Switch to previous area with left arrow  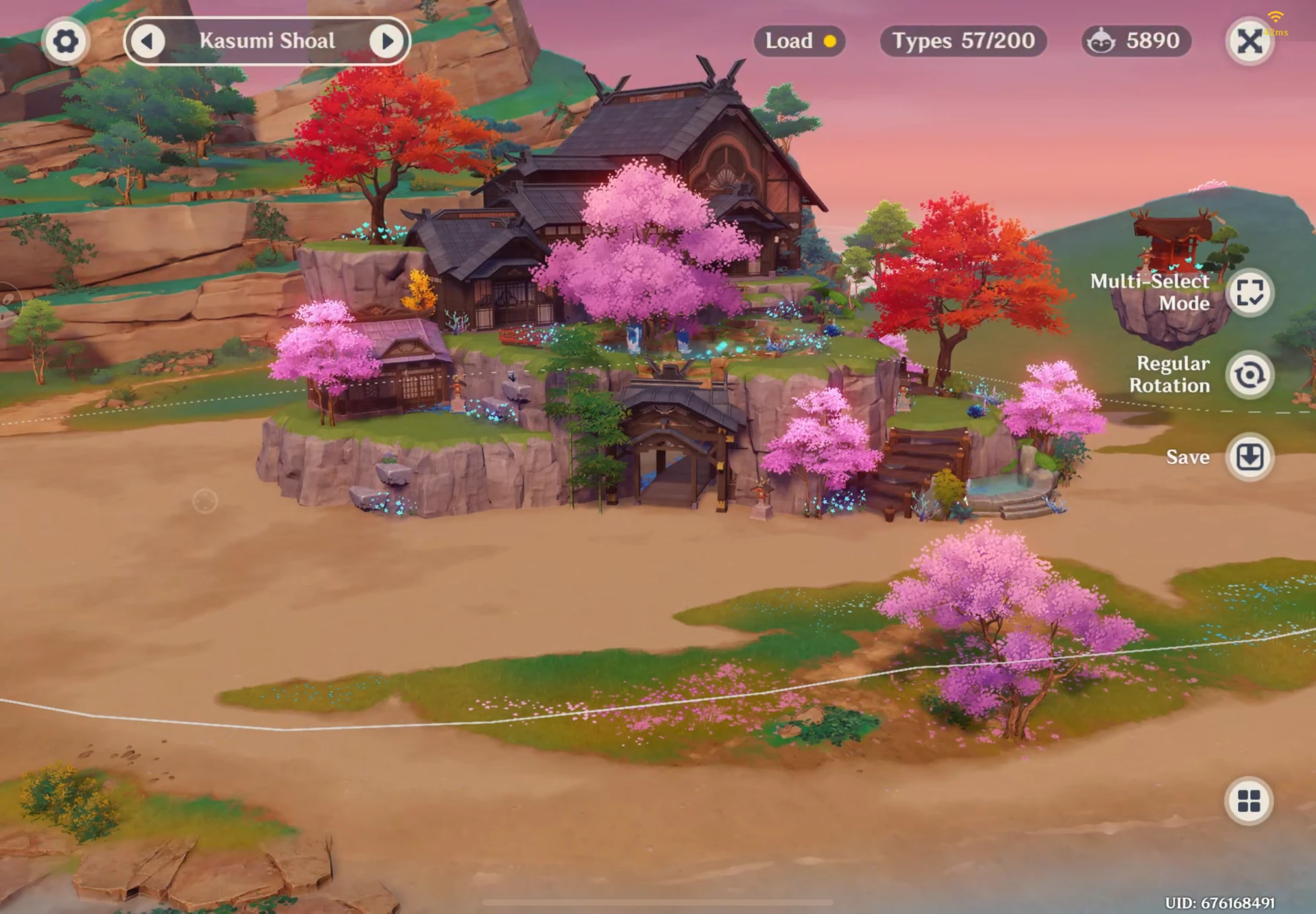pos(147,41)
